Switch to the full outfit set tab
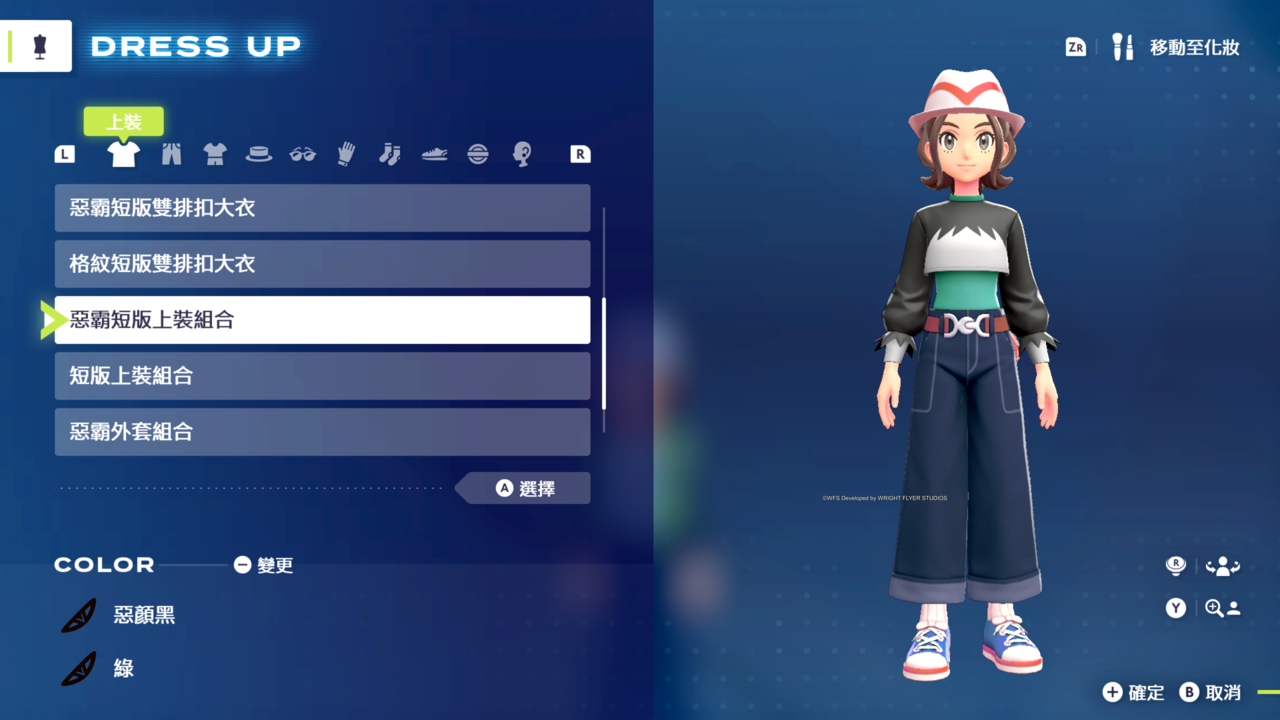 point(215,154)
